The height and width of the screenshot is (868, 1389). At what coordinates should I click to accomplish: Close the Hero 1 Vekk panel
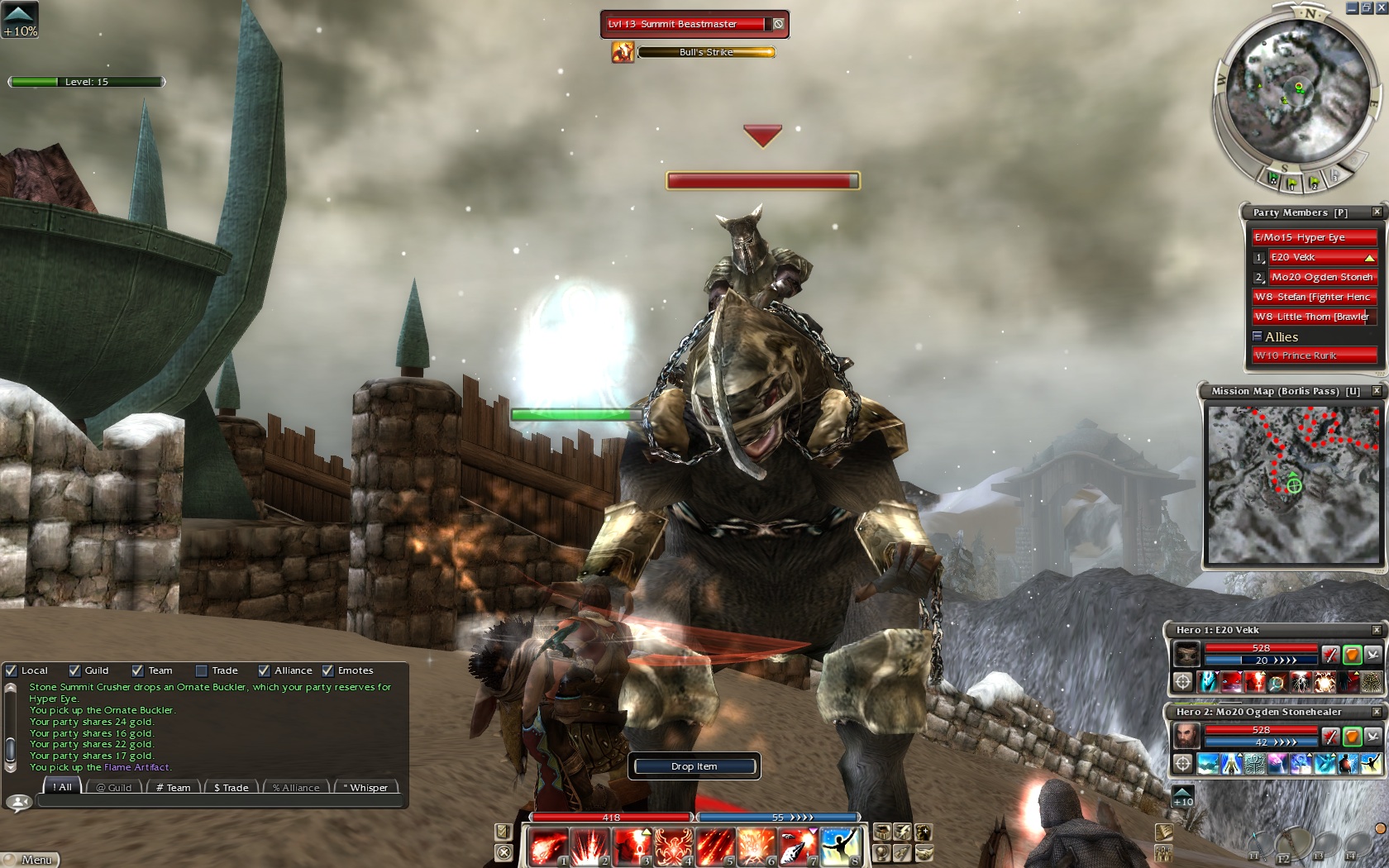[x=1377, y=630]
